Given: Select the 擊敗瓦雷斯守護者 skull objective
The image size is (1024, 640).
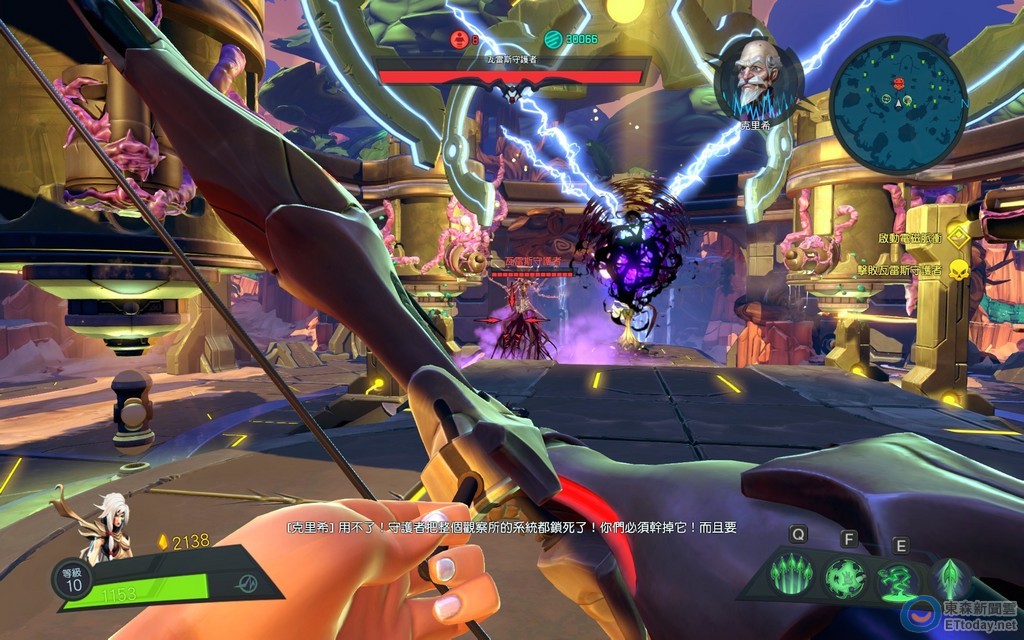Looking at the screenshot, I should [959, 270].
